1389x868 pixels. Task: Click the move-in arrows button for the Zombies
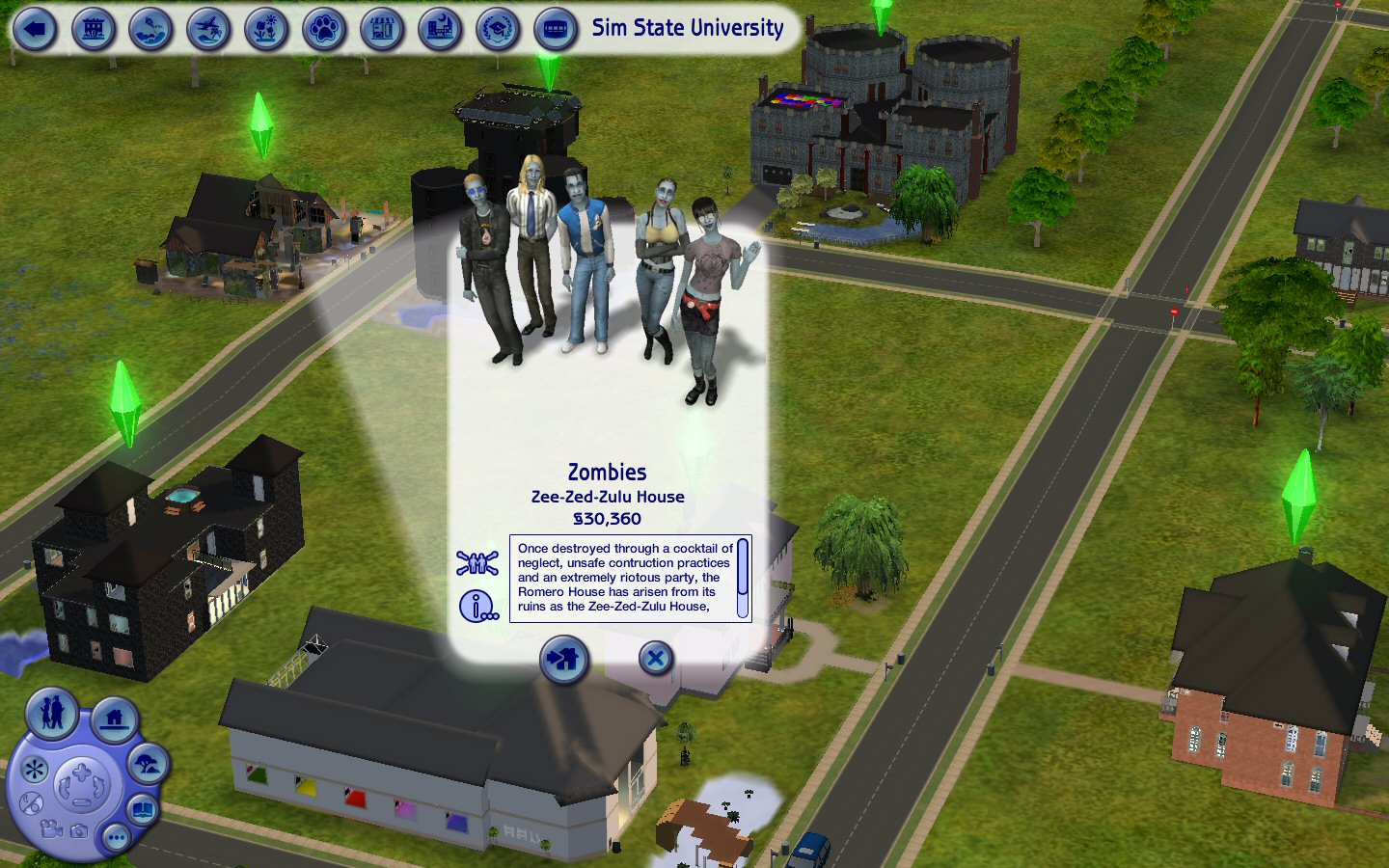pos(564,659)
